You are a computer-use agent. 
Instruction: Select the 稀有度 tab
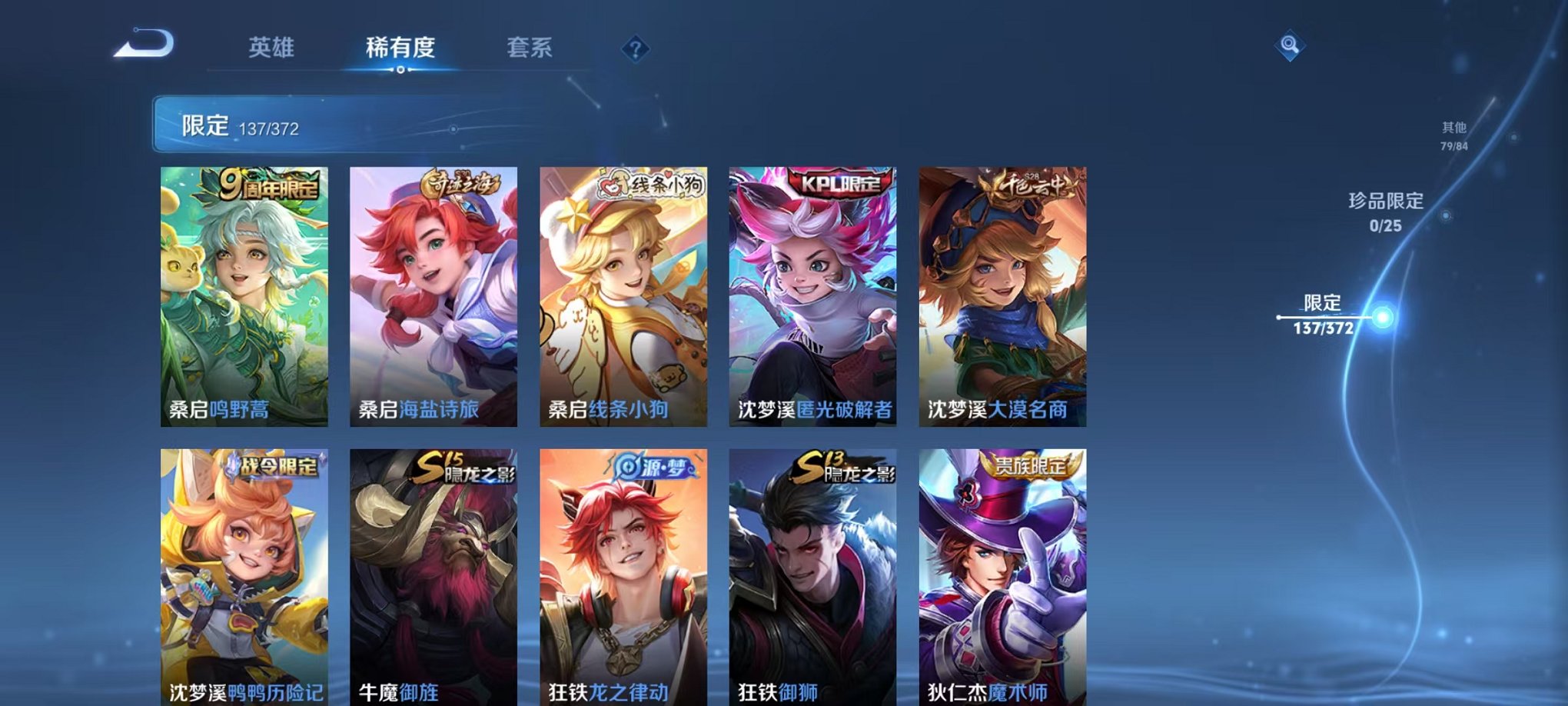pyautogui.click(x=399, y=48)
